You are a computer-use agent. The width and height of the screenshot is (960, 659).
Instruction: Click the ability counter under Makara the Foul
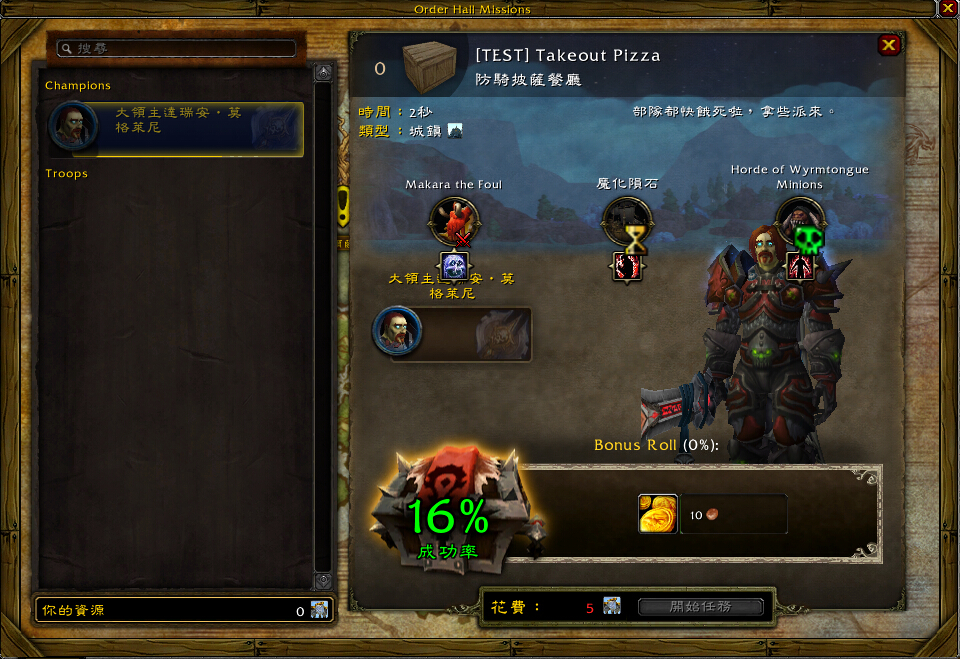(x=455, y=266)
